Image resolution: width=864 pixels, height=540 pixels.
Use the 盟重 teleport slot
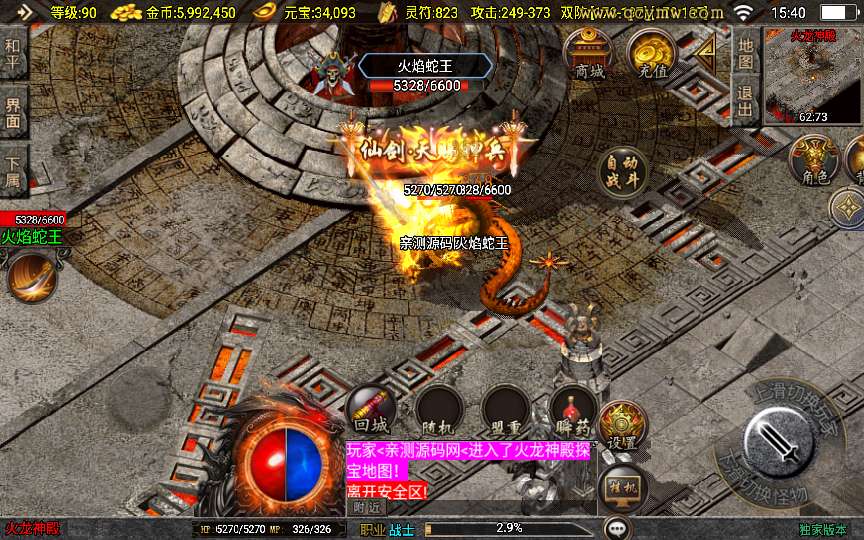[x=506, y=409]
